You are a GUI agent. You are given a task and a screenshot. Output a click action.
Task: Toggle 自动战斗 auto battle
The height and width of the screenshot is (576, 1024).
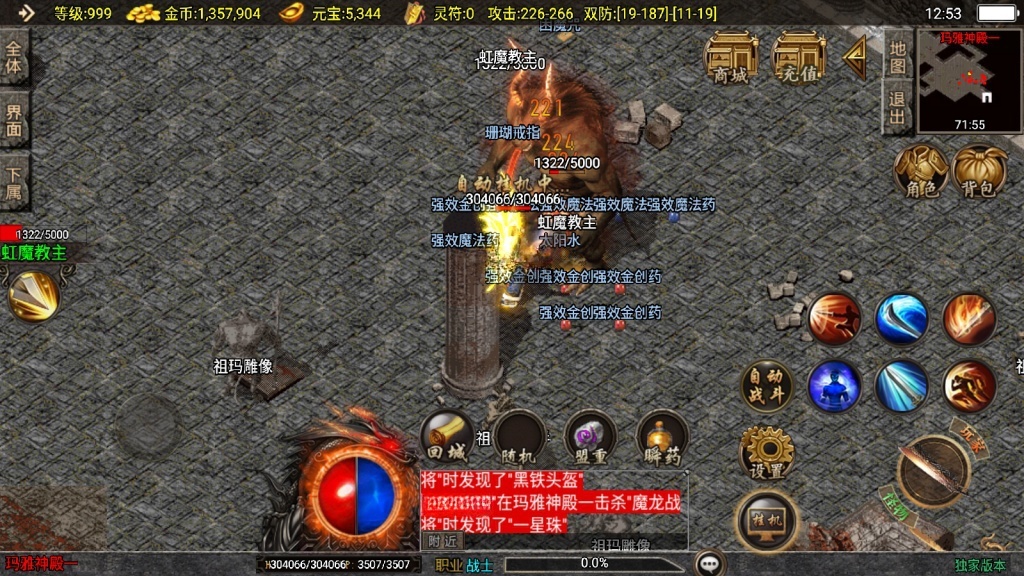point(766,386)
